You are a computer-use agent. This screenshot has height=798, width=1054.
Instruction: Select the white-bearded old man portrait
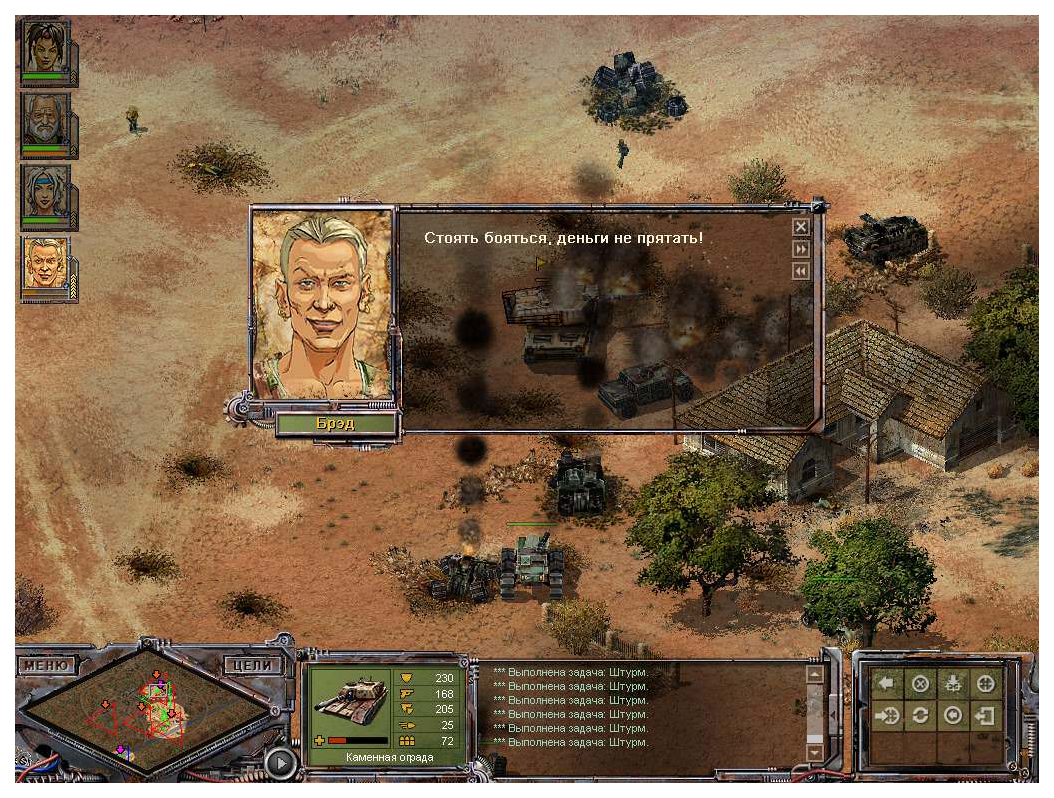(x=45, y=122)
